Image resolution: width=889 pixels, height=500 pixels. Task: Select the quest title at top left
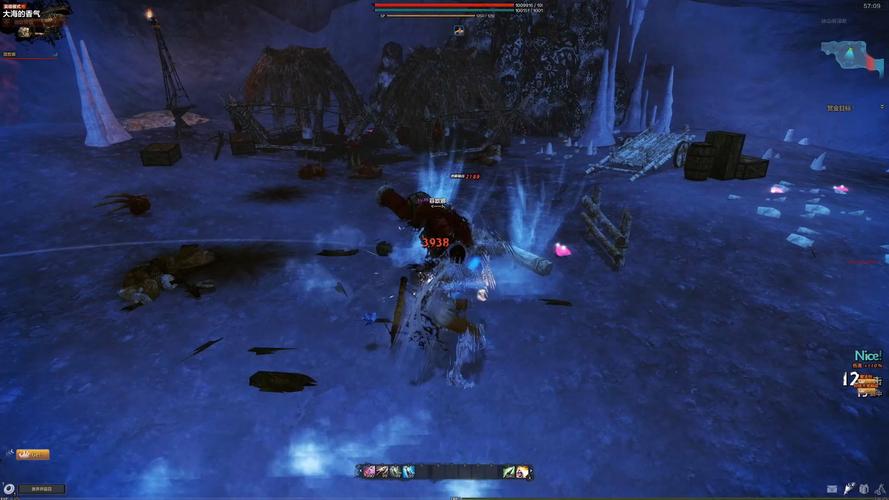click(21, 14)
